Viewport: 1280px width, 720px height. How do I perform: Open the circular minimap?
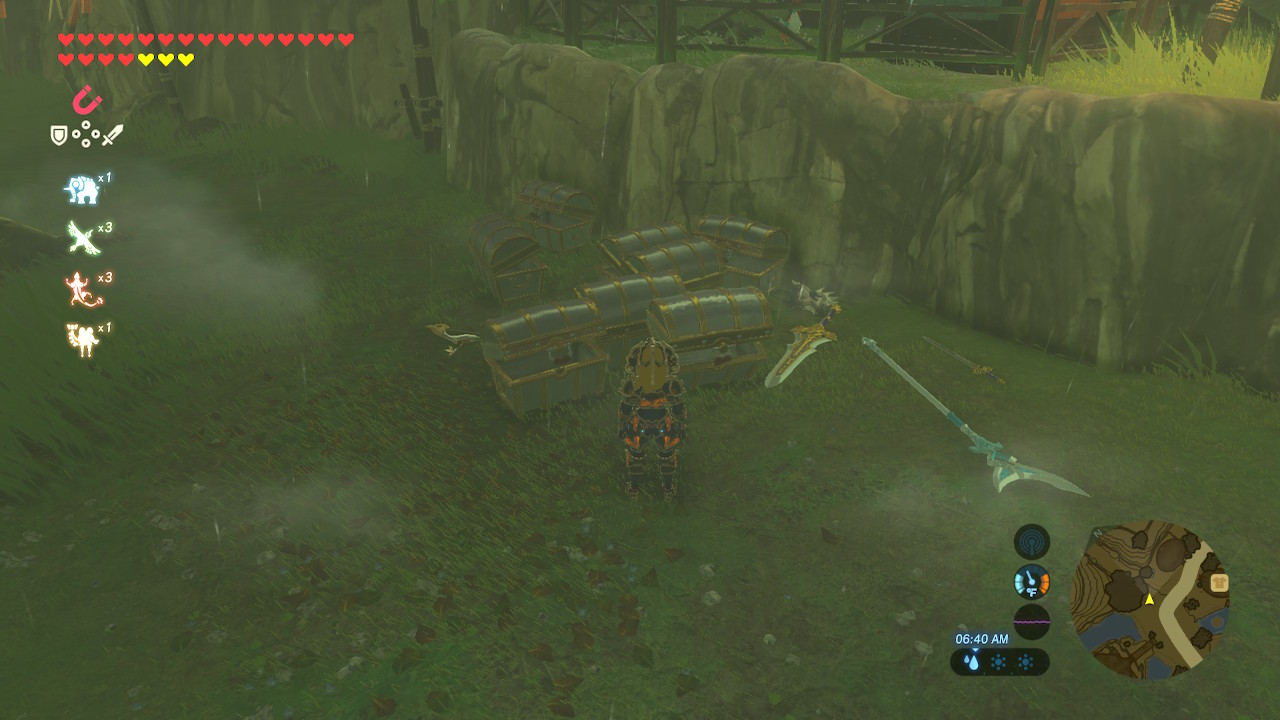[1149, 600]
